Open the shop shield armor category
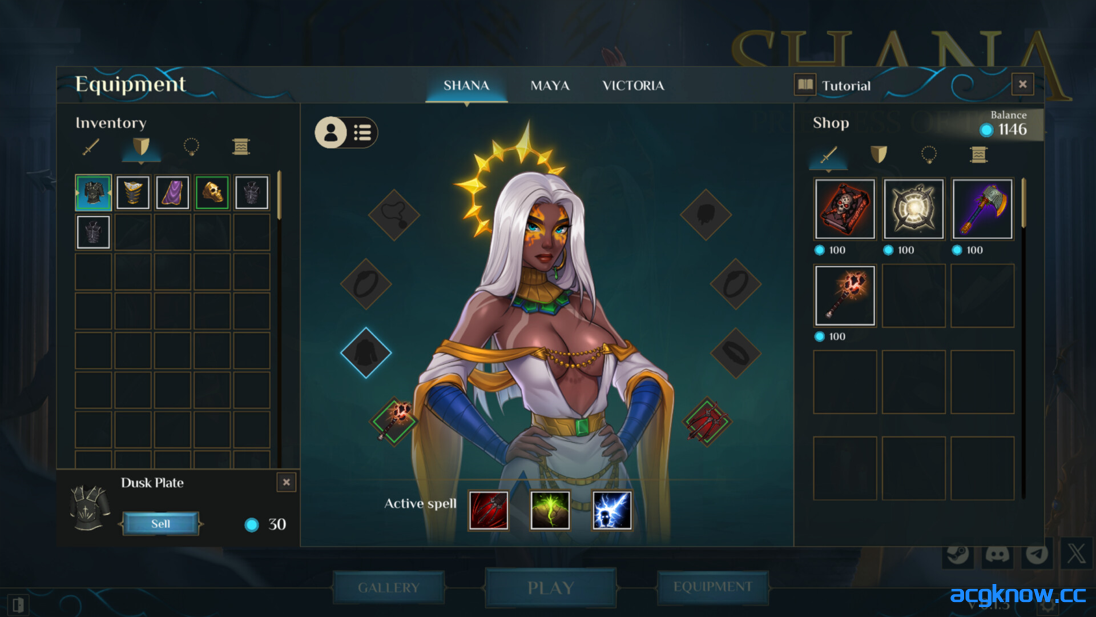The height and width of the screenshot is (617, 1096). tap(878, 154)
